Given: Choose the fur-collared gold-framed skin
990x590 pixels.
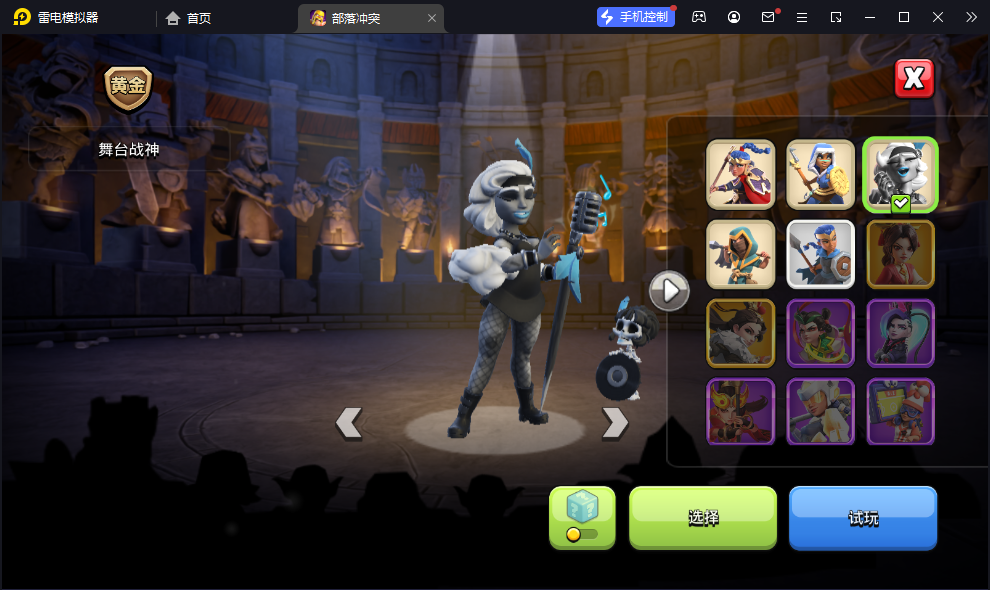Looking at the screenshot, I should (741, 333).
